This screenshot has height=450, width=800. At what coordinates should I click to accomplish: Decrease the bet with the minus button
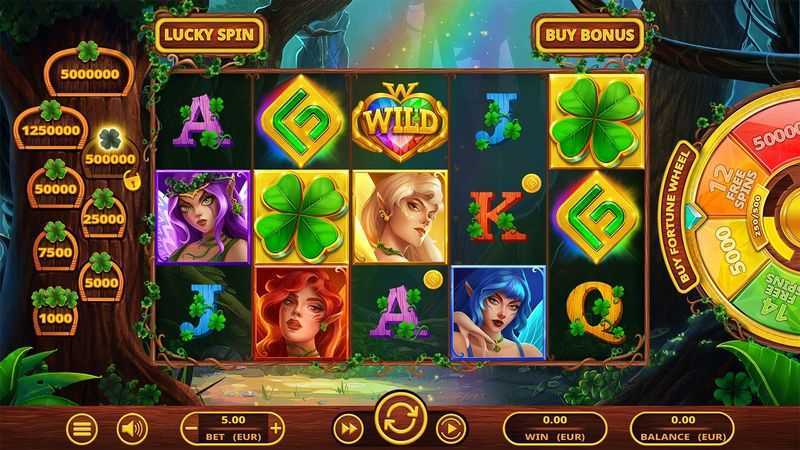192,429
